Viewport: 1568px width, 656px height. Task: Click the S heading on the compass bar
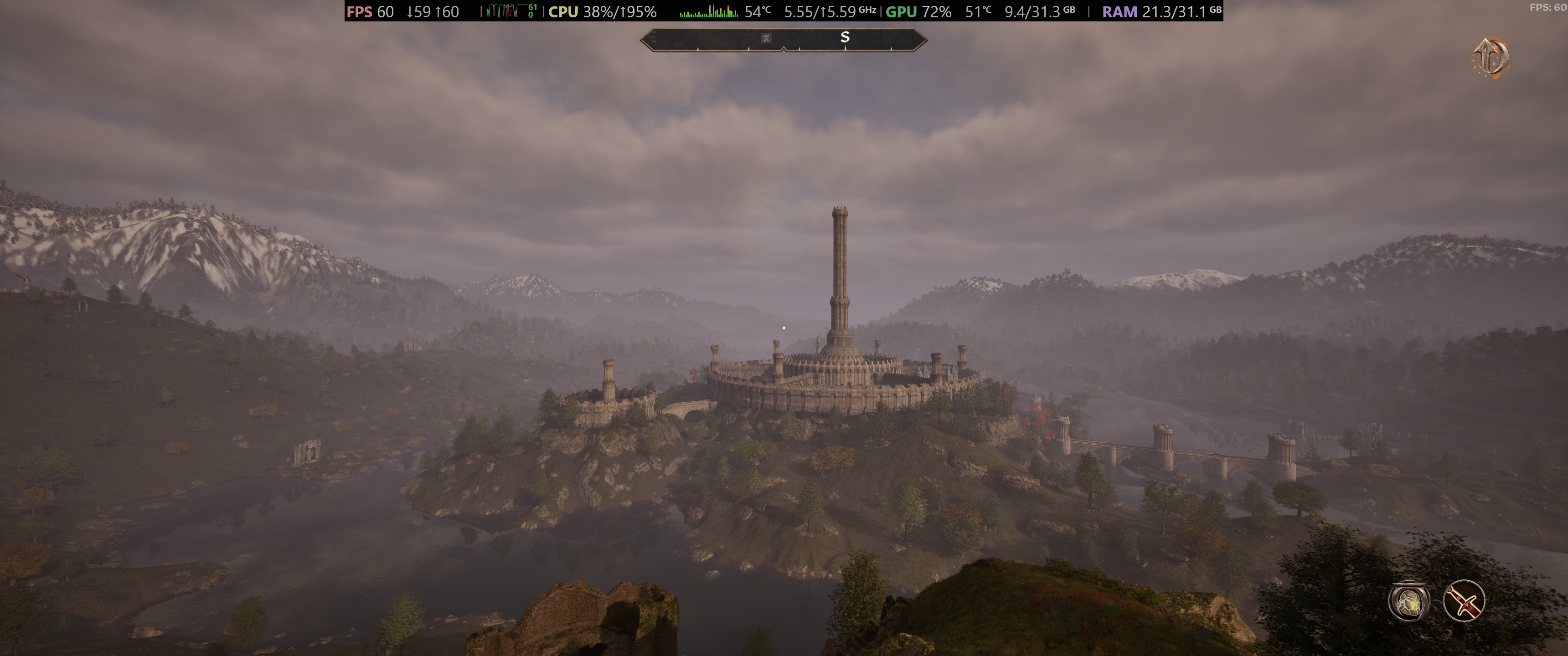(844, 37)
